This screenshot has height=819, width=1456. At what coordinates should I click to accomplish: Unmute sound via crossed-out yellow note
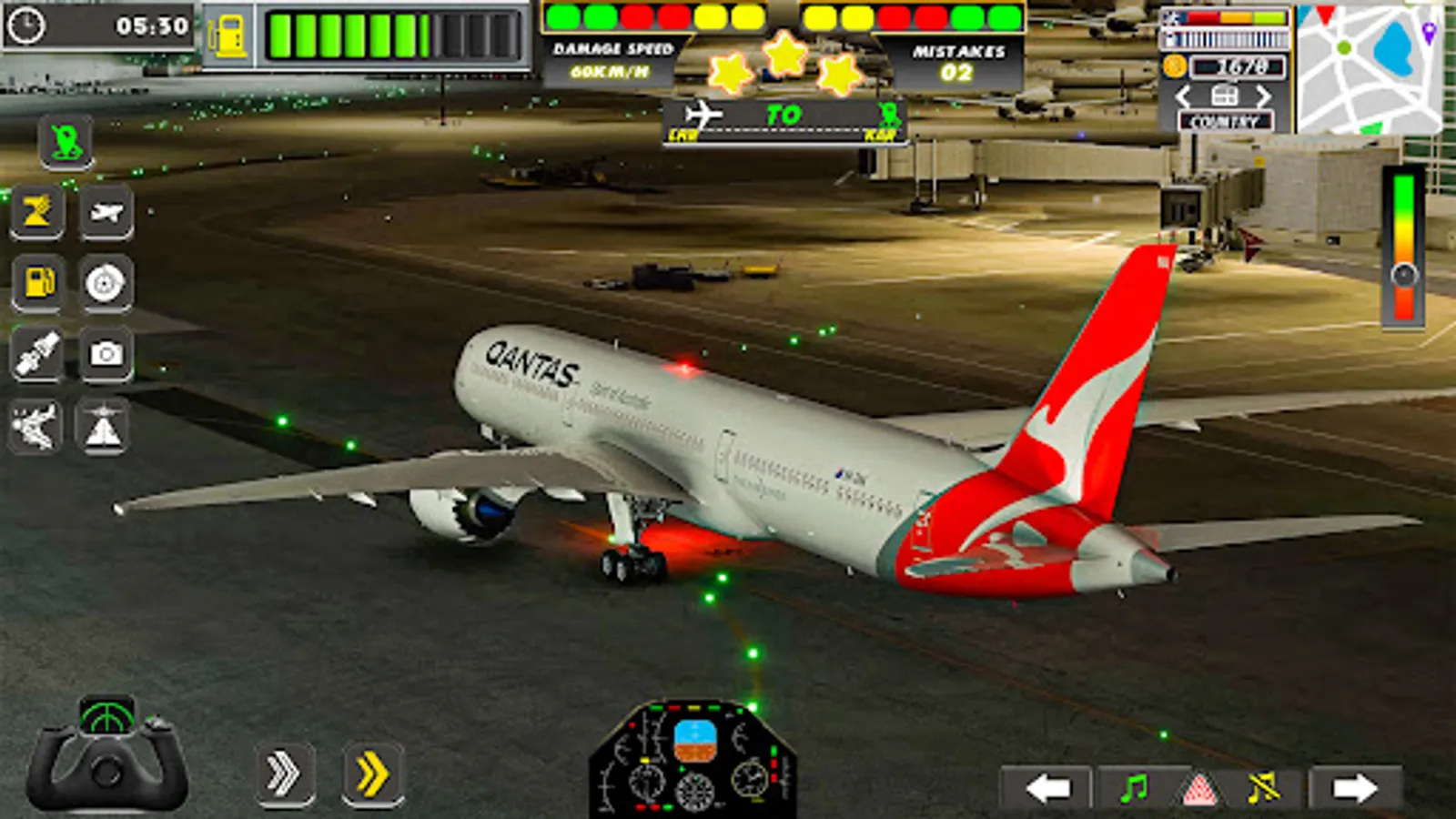[x=1265, y=788]
